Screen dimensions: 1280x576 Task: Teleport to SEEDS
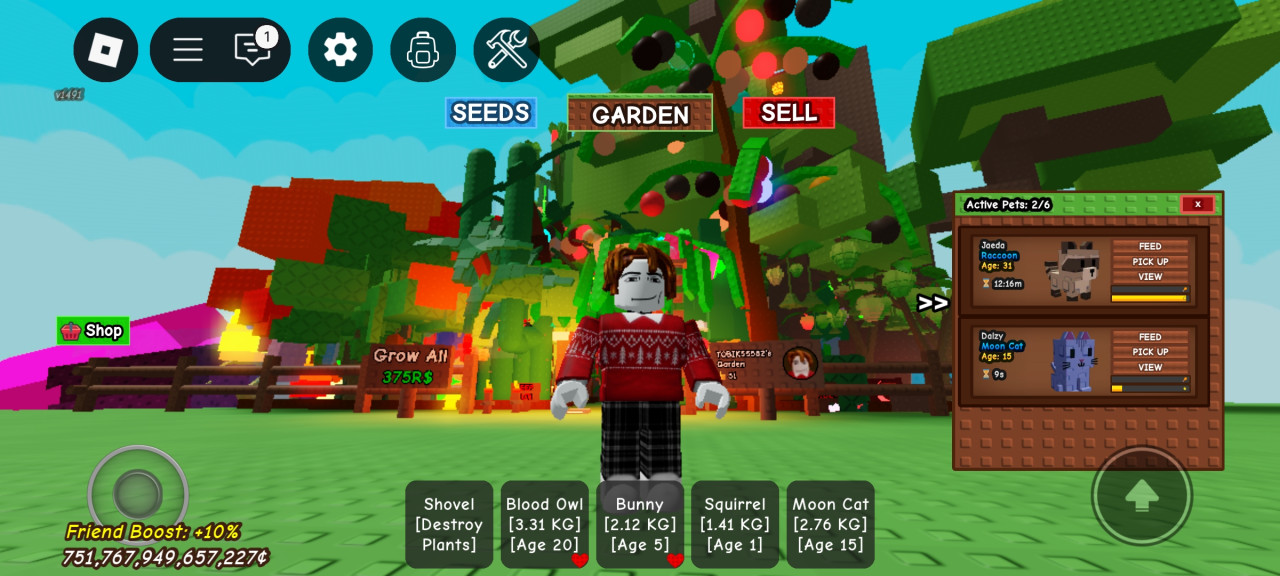[490, 113]
